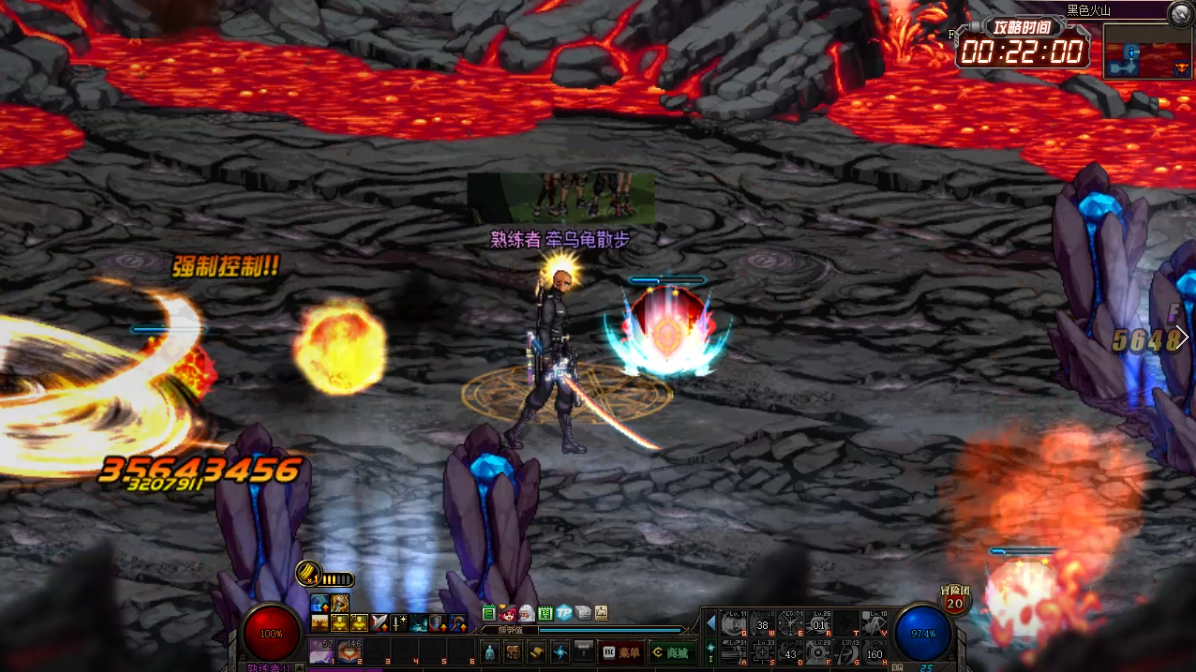
Task: Click the compass button above the minimap
Action: [1180, 12]
